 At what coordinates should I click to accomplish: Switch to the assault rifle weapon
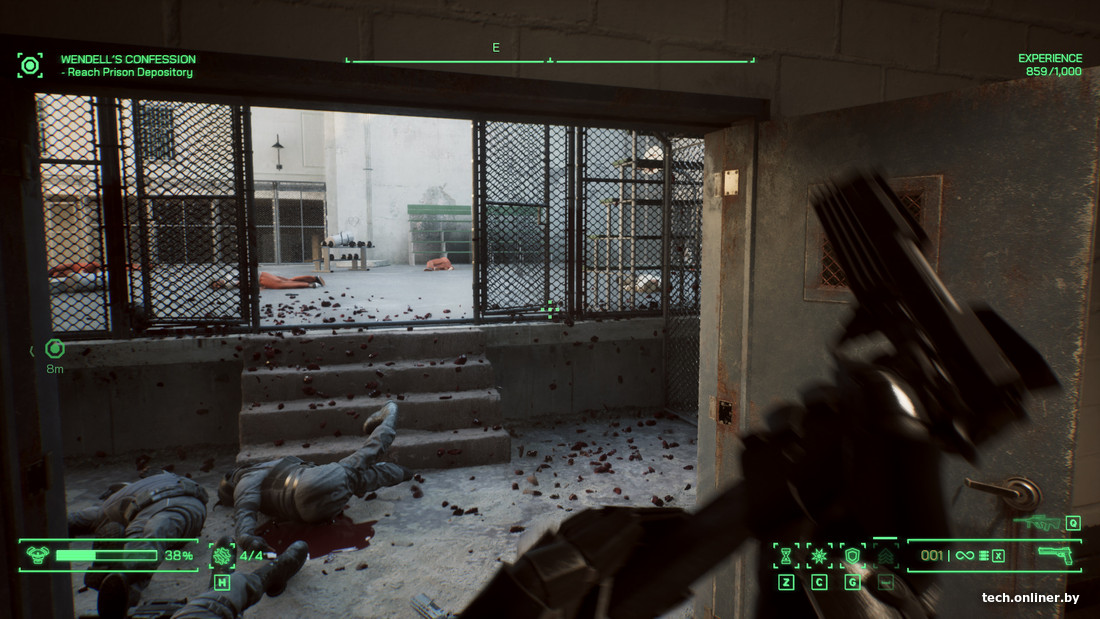tap(1038, 522)
